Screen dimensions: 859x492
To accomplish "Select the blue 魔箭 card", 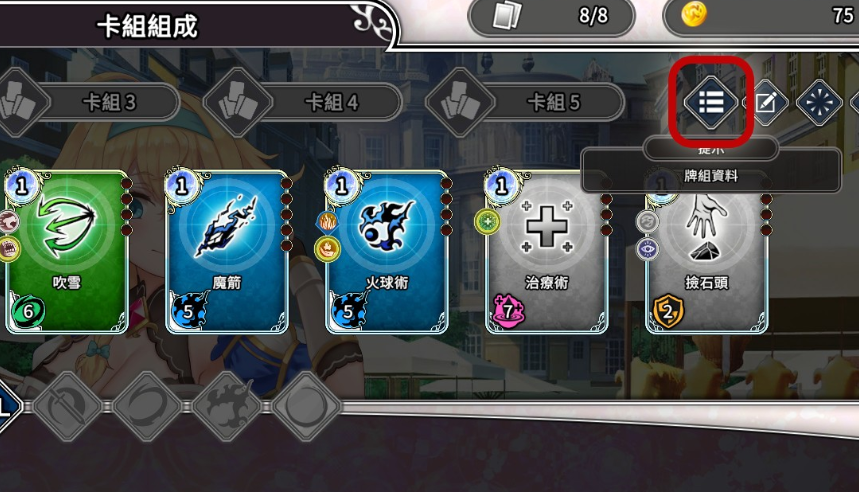I will click(227, 252).
